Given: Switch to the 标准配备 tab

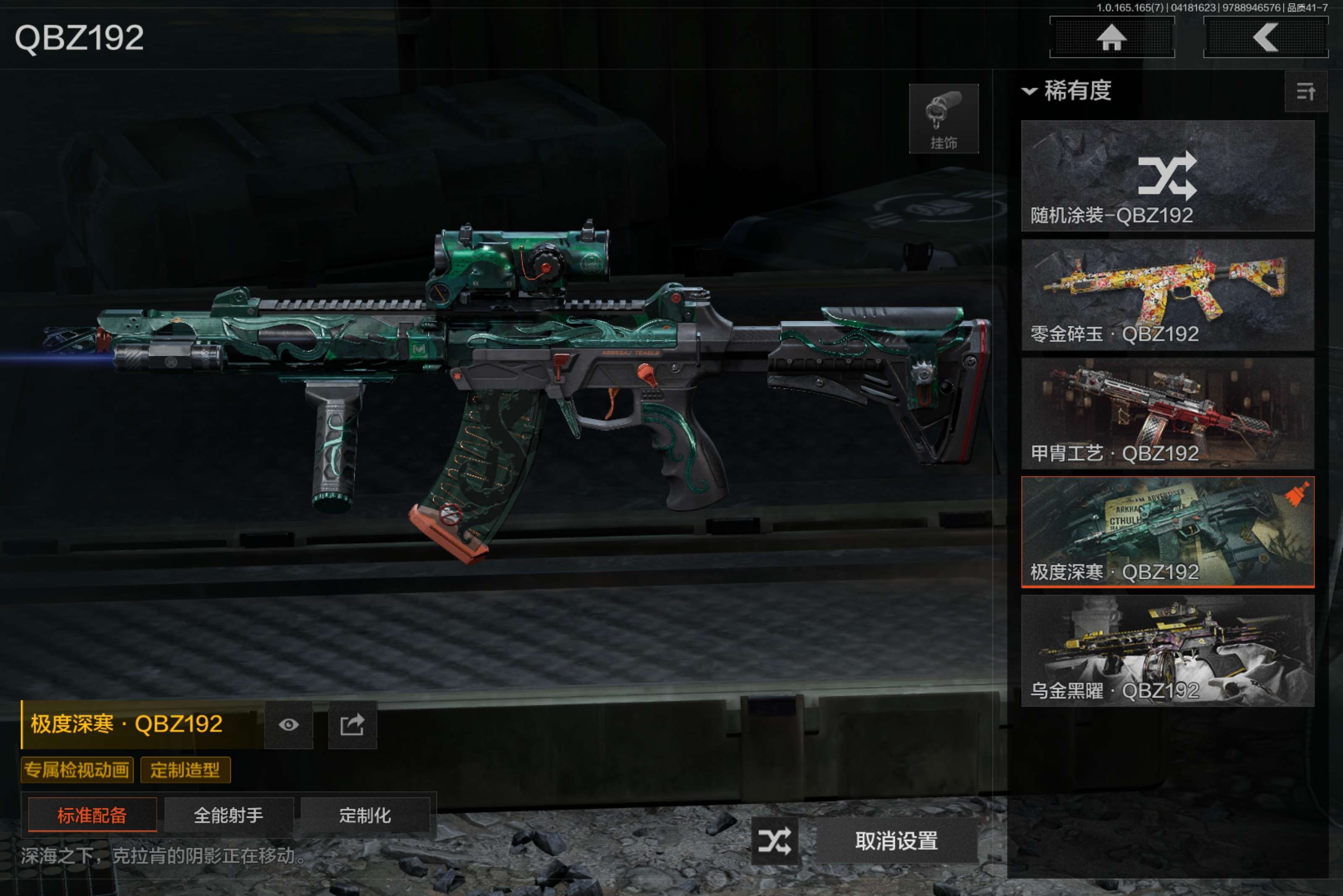Looking at the screenshot, I should coord(92,815).
